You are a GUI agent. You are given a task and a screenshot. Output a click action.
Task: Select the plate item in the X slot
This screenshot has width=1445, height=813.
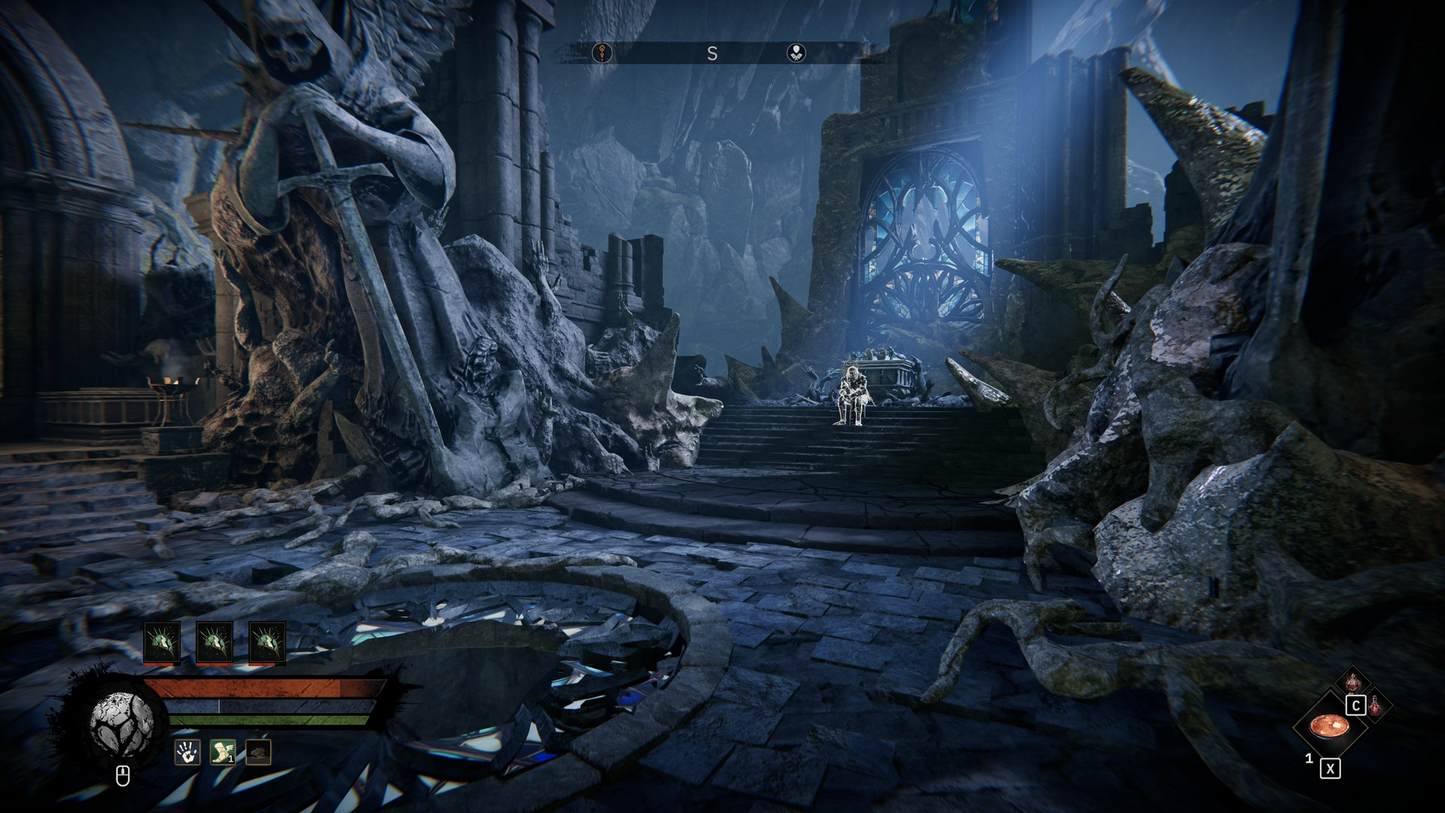pos(1330,729)
